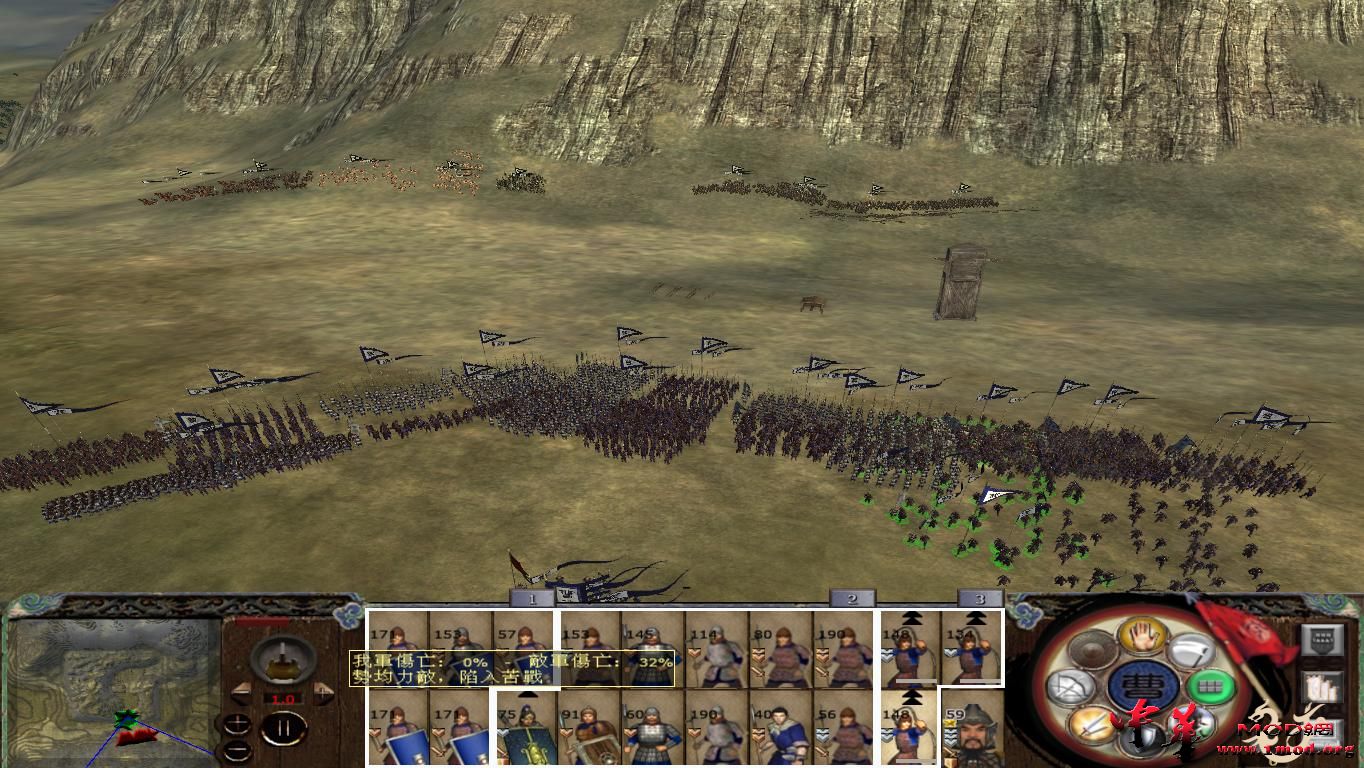1364x768 pixels.
Task: Select the bow order icon on command wheel
Action: pyautogui.click(x=1069, y=687)
